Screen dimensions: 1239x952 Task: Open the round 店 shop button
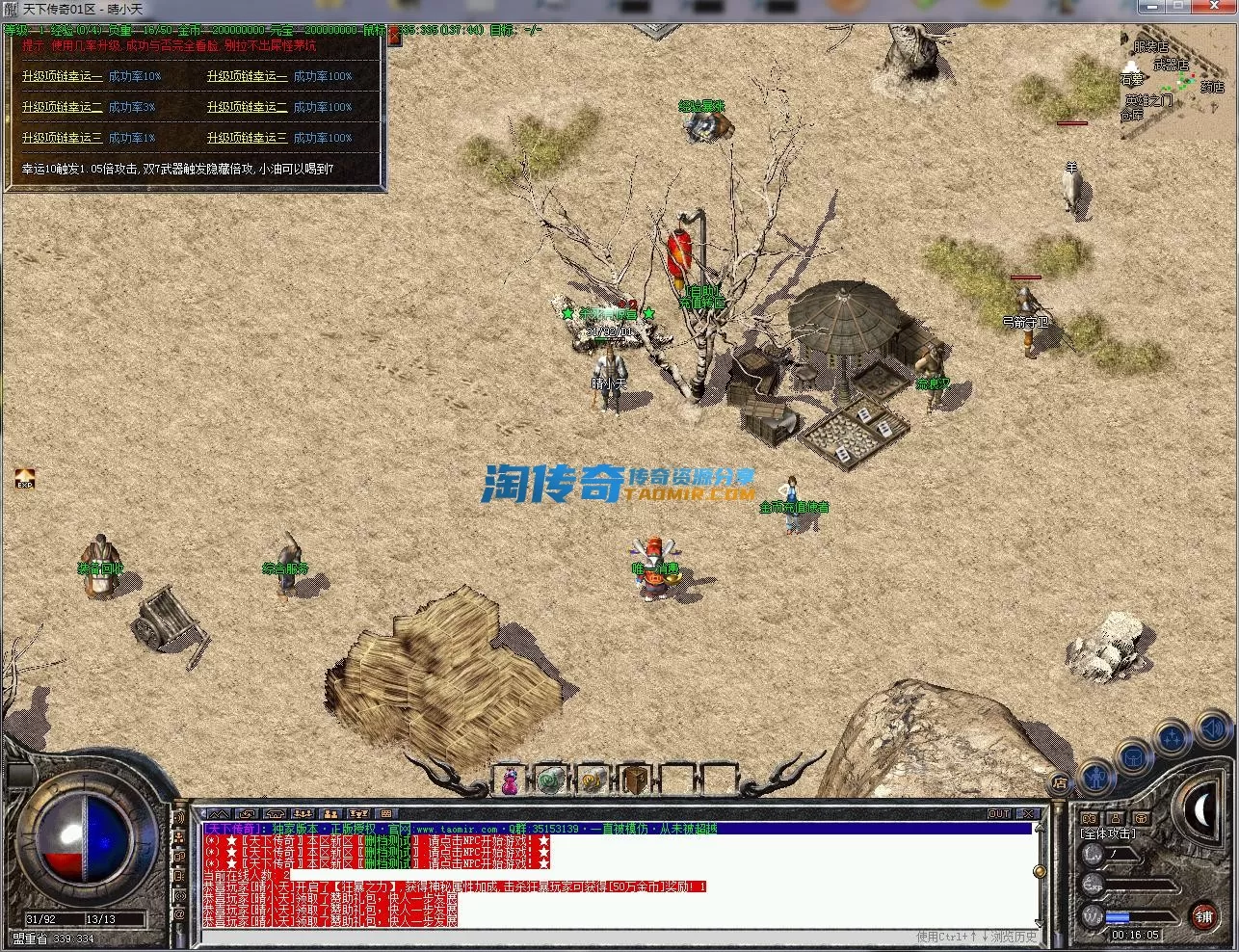[1060, 782]
